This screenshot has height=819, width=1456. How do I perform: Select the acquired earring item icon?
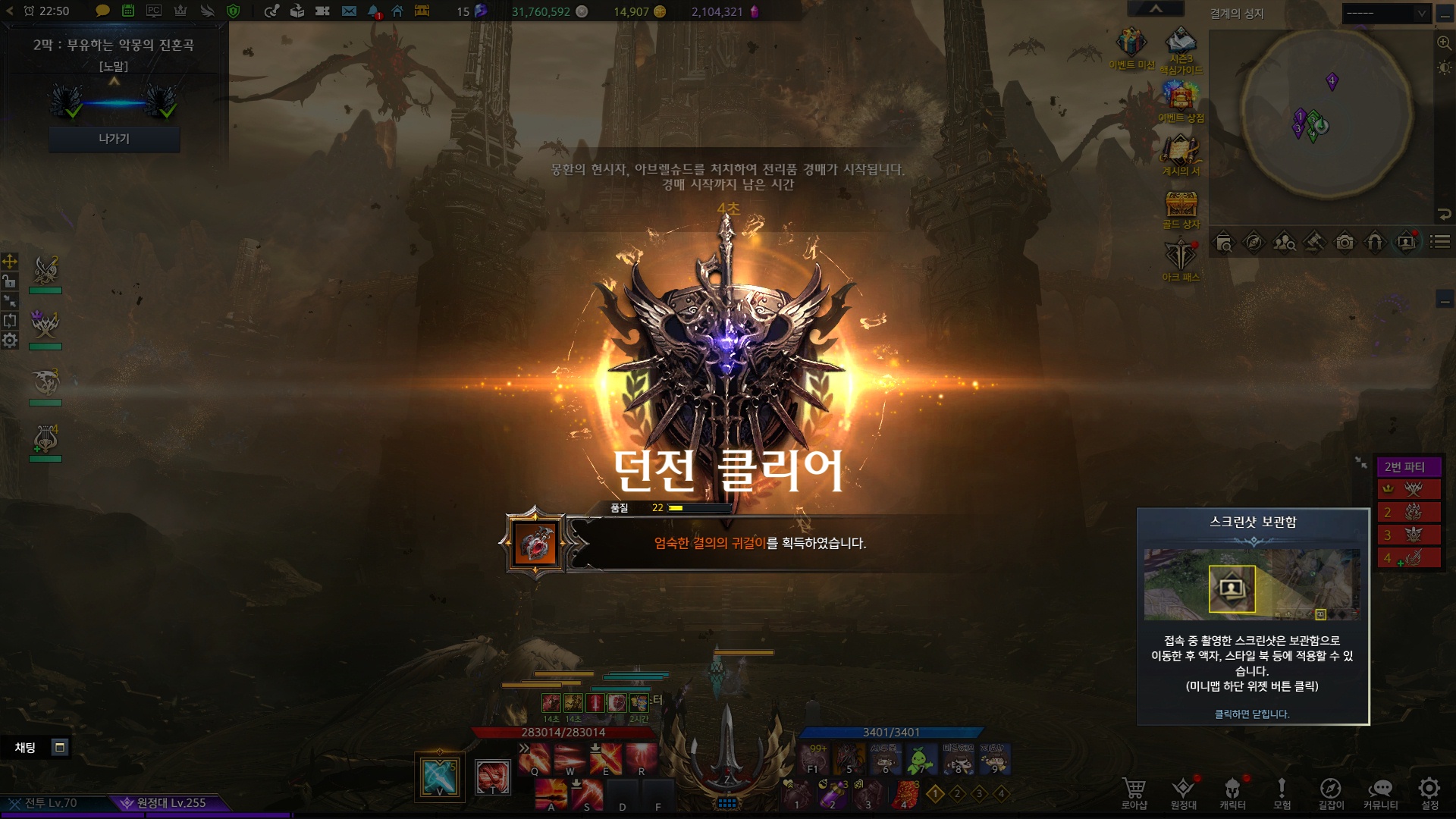tap(536, 543)
